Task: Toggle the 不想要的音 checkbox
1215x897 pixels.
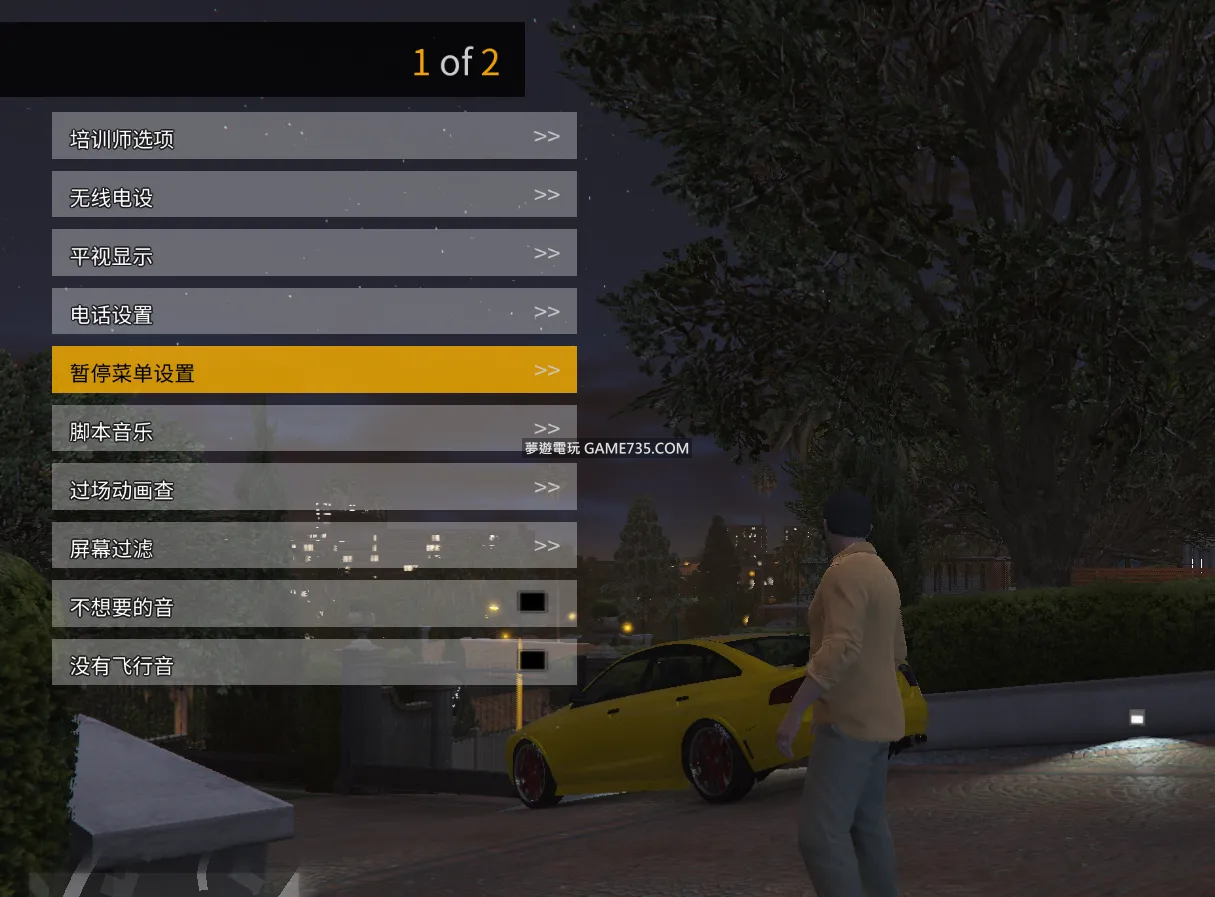Action: click(532, 602)
